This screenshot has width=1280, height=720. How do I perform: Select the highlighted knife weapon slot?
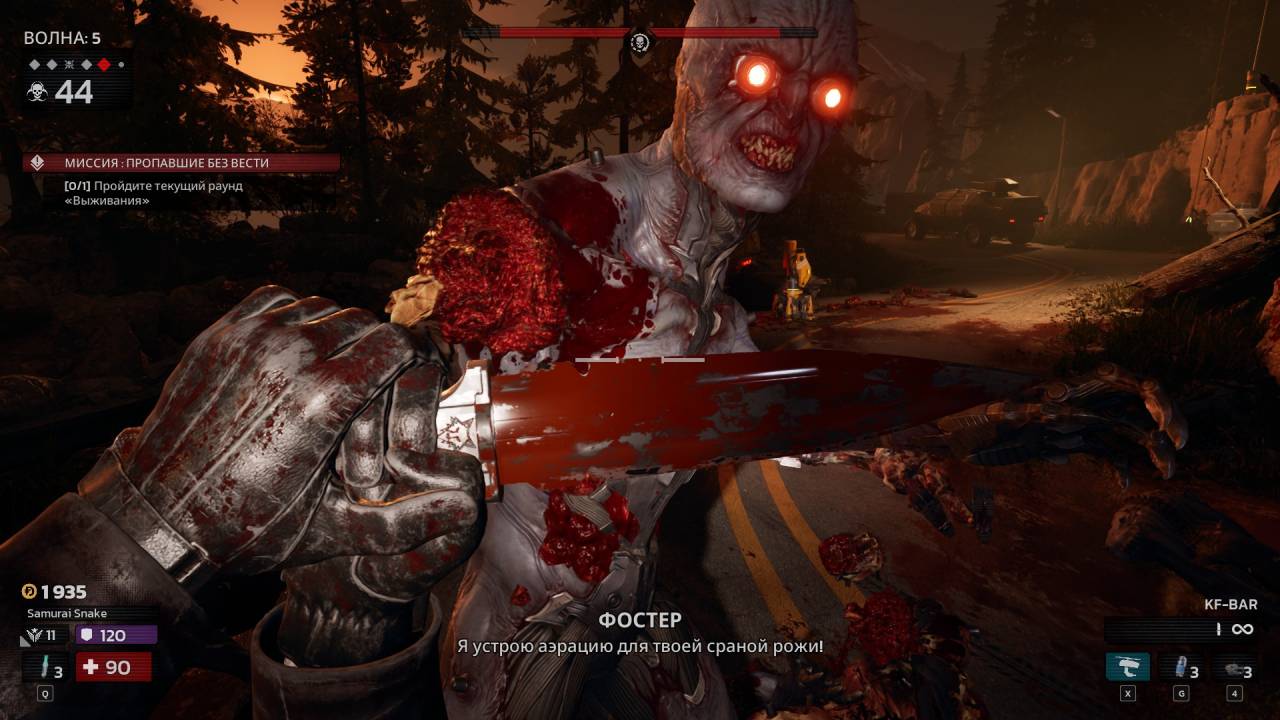point(1127,667)
